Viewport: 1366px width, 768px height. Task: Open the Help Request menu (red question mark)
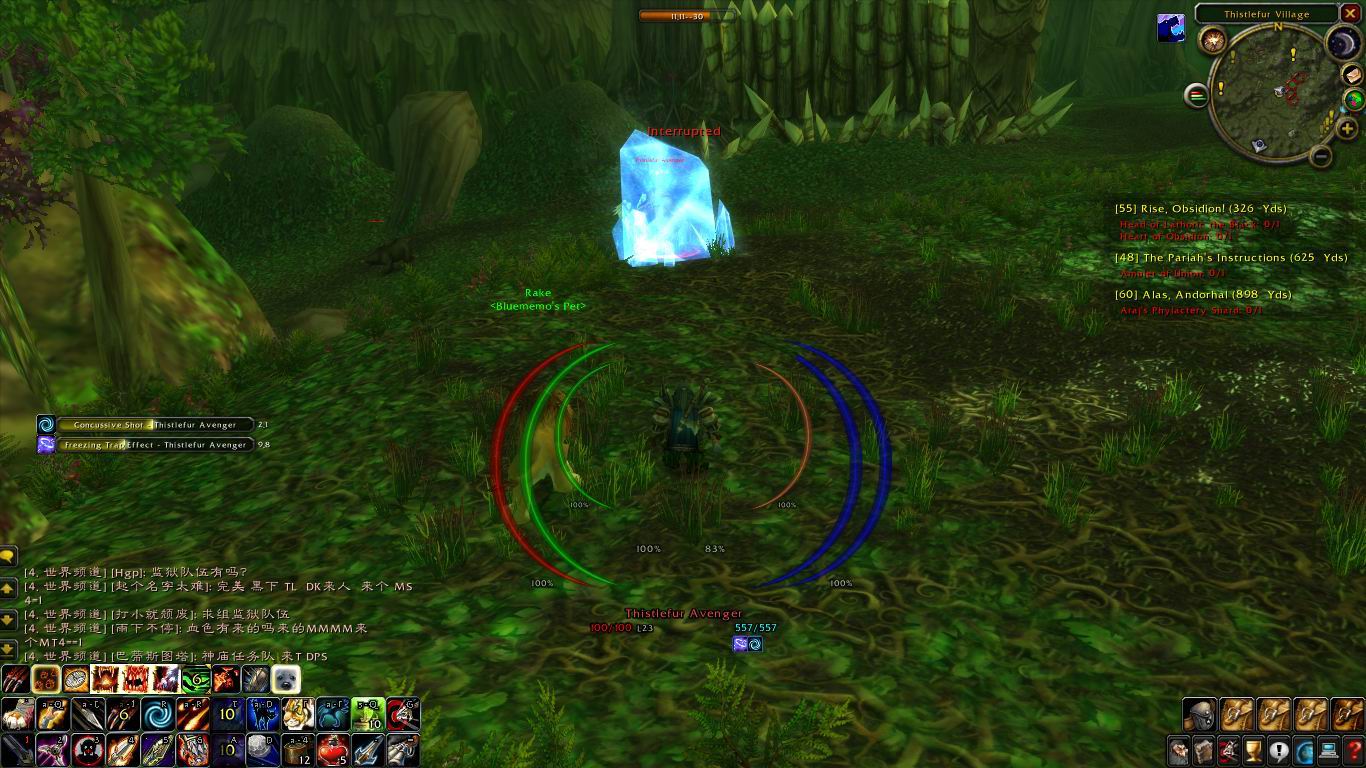tap(1355, 750)
